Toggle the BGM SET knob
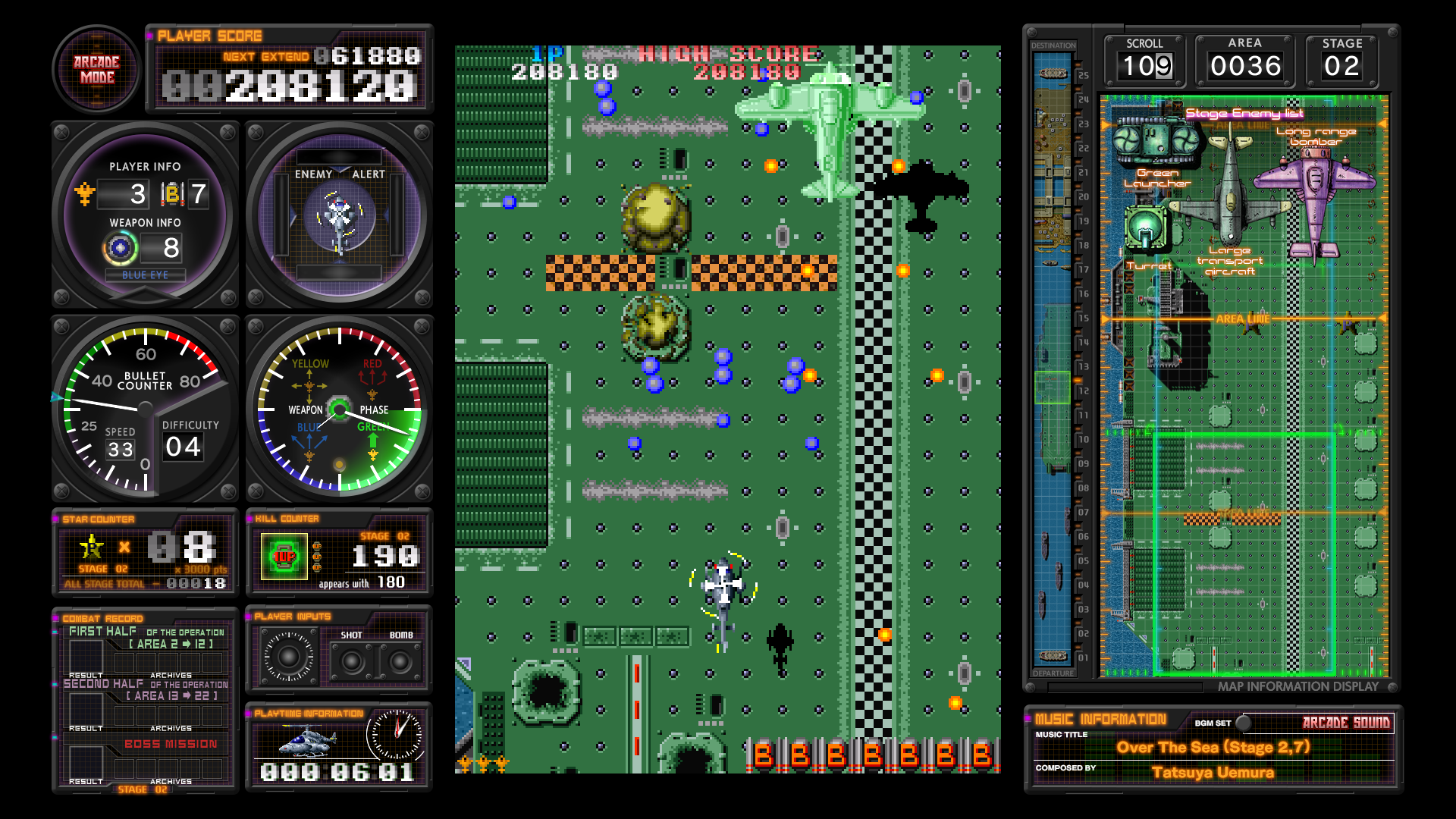Image resolution: width=1456 pixels, height=819 pixels. pyautogui.click(x=1243, y=724)
